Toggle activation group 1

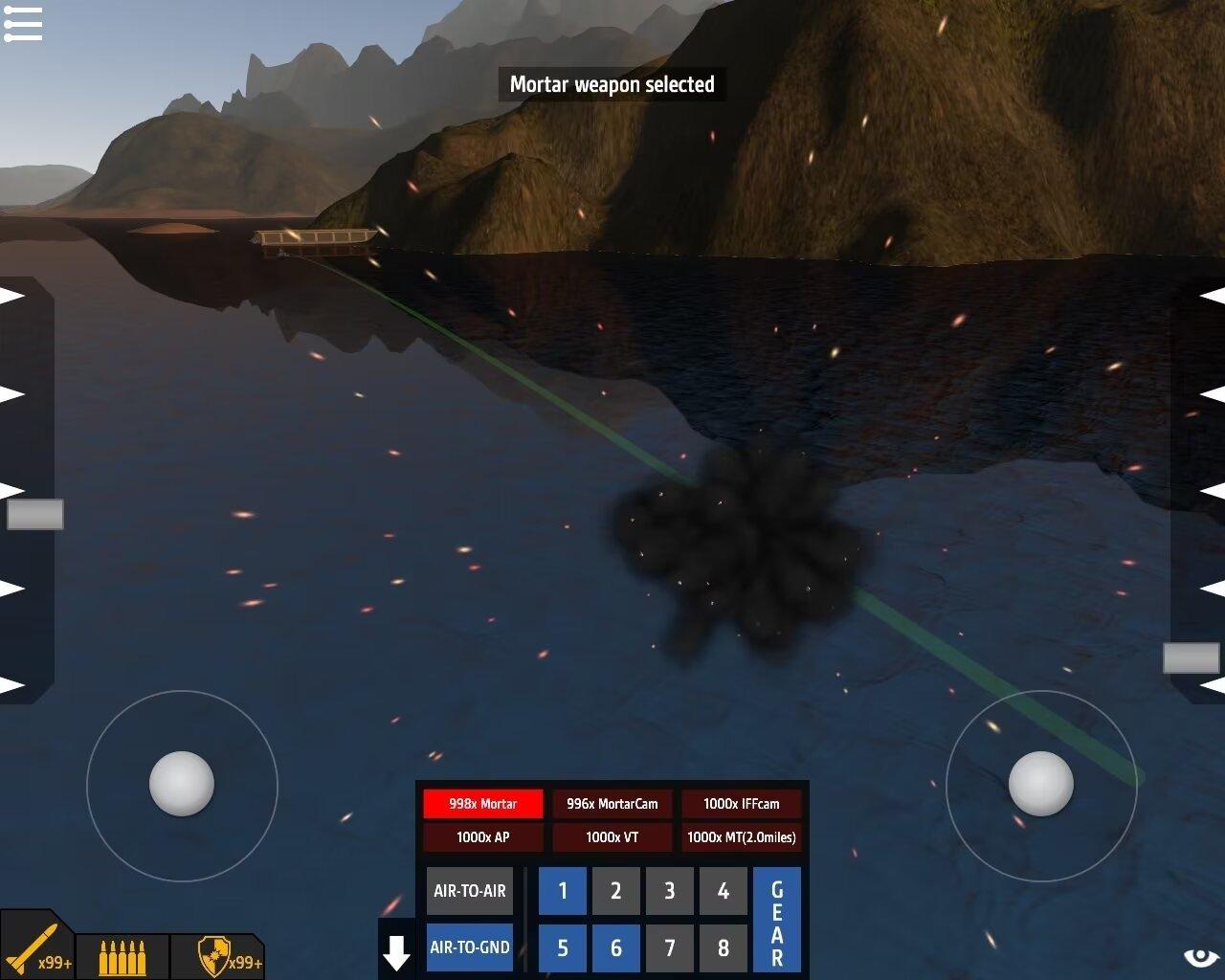click(563, 891)
